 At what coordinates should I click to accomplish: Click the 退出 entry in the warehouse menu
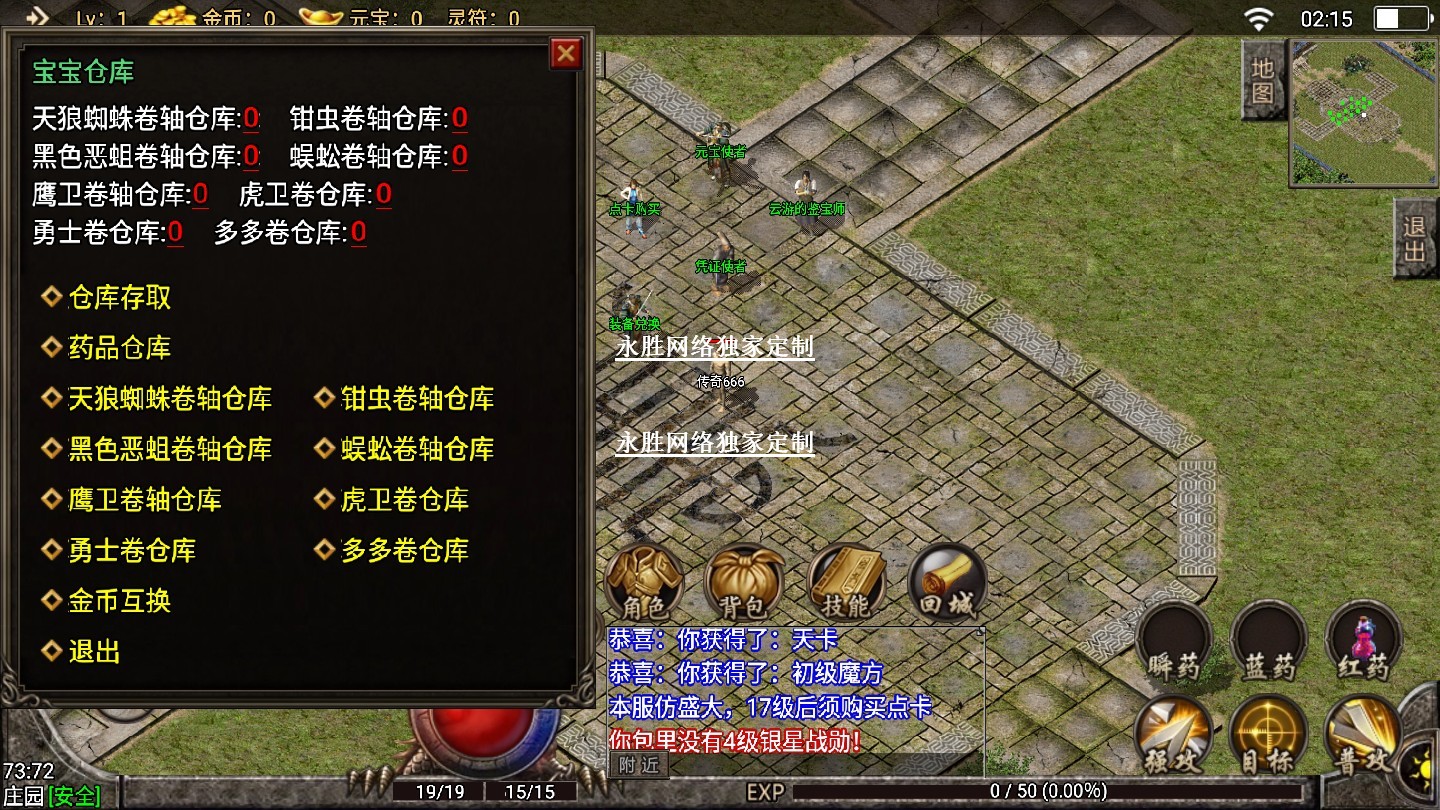click(x=94, y=652)
